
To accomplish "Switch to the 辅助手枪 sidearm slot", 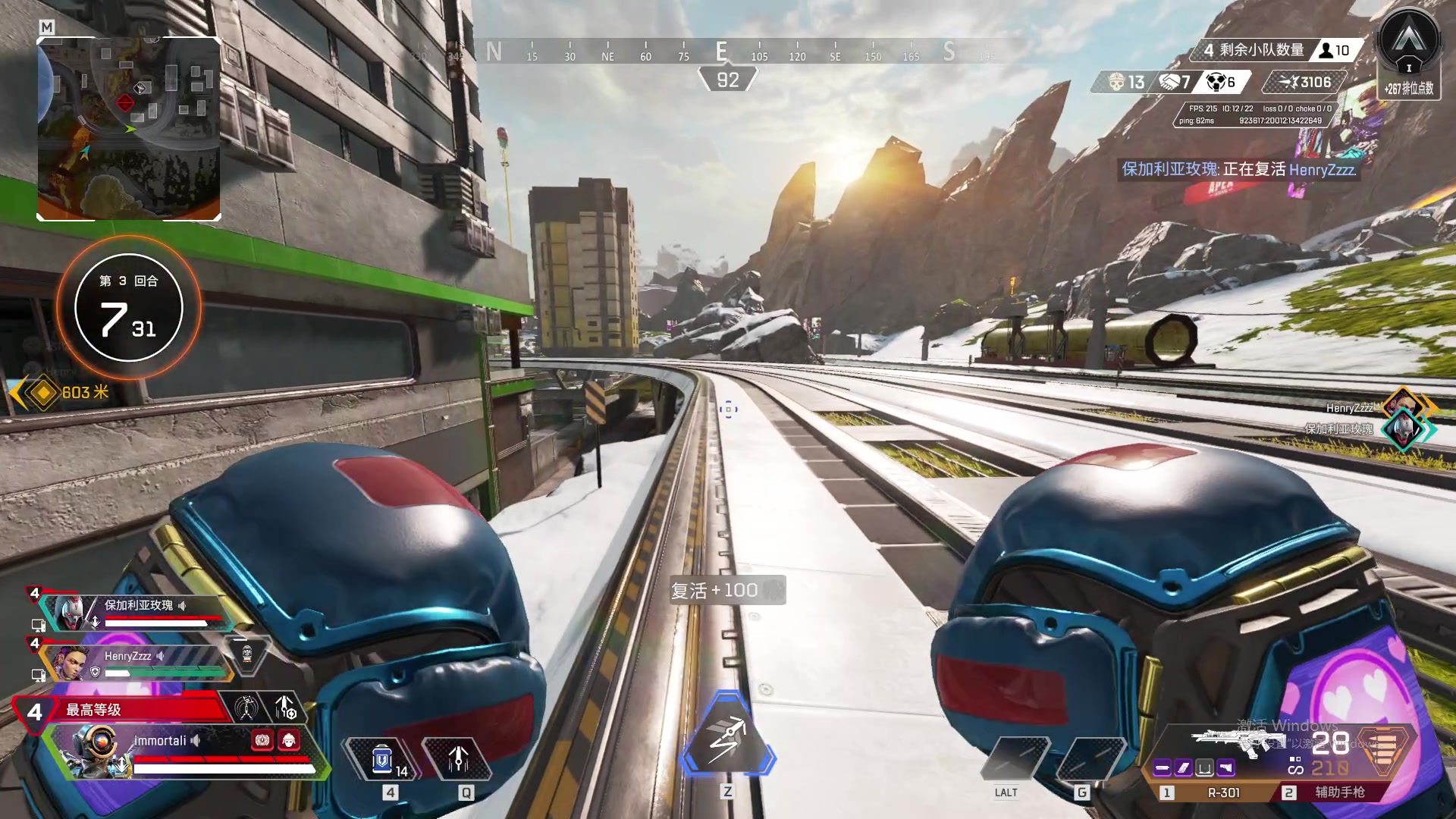I will tap(1339, 792).
